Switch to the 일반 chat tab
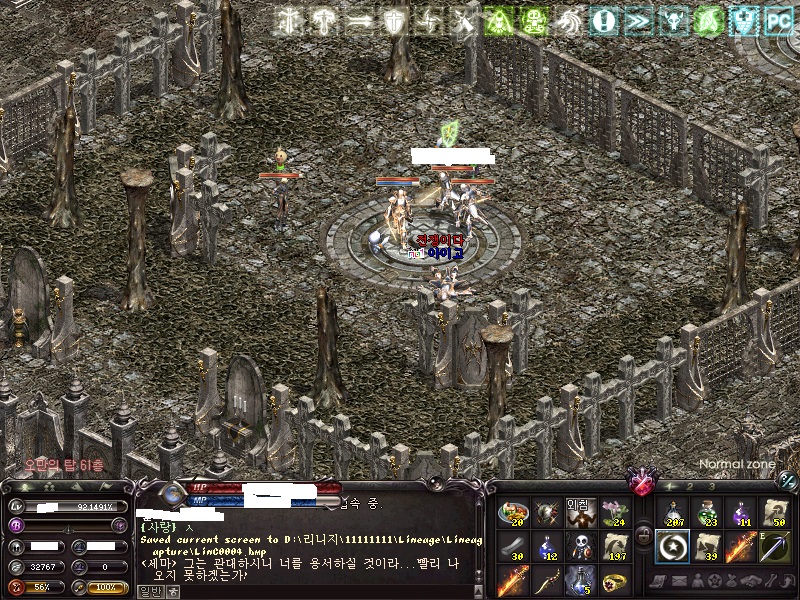 pos(149,591)
